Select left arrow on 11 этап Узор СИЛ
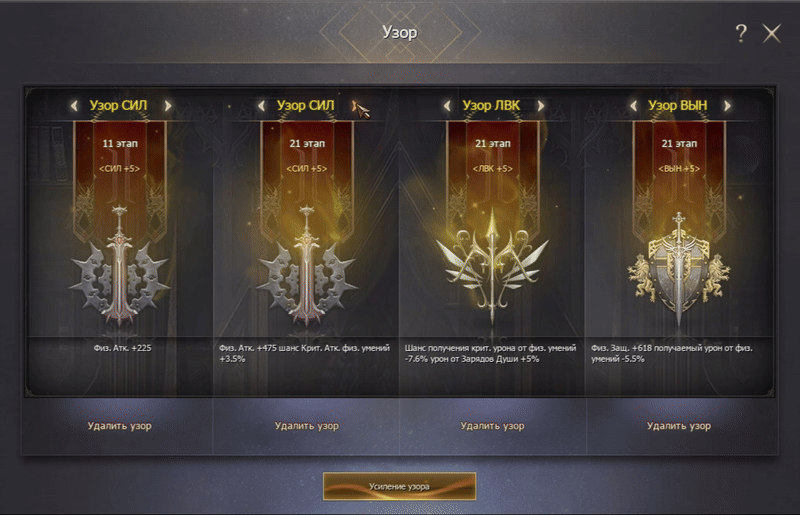 coord(74,104)
